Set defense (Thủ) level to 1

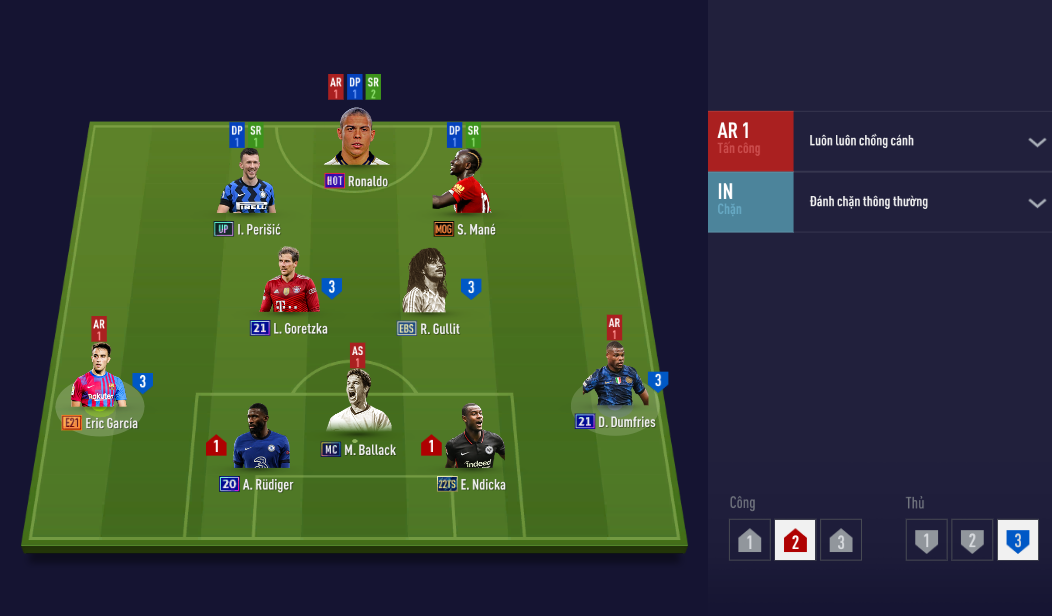point(926,541)
